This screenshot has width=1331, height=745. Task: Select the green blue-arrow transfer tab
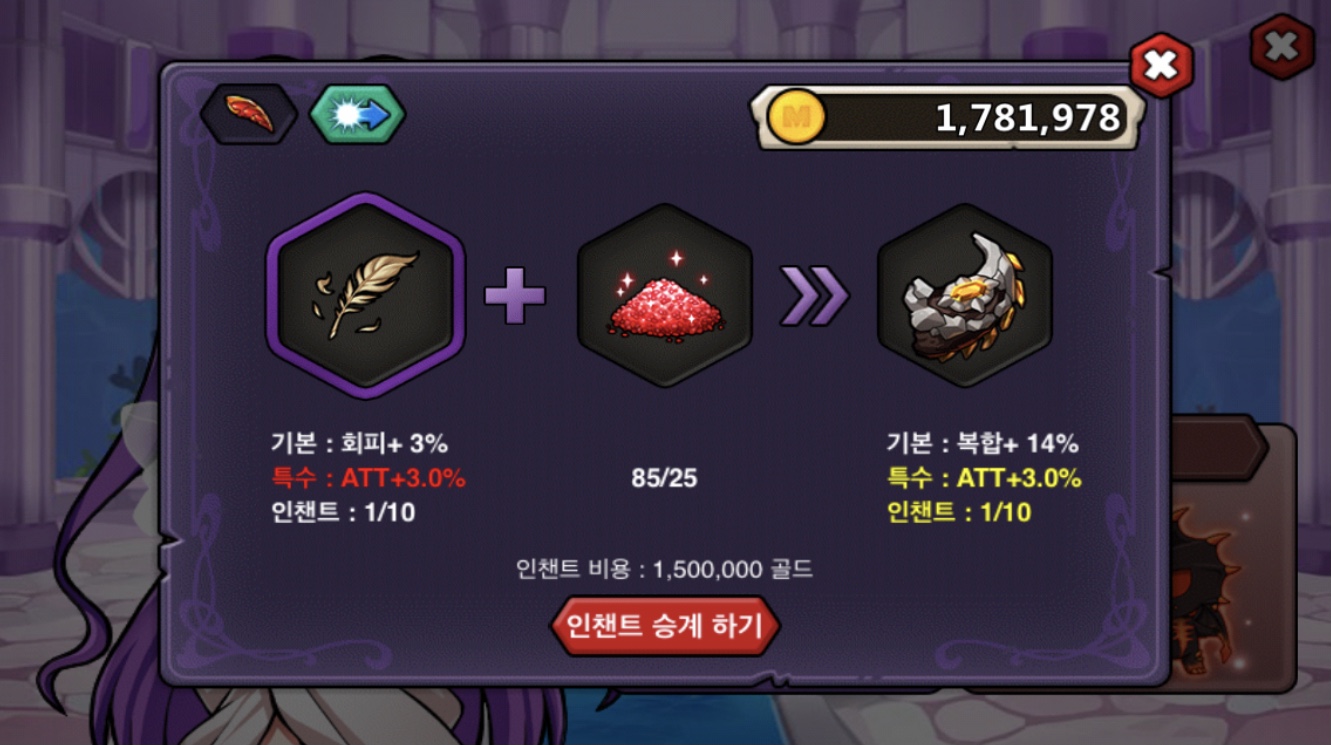tap(357, 115)
